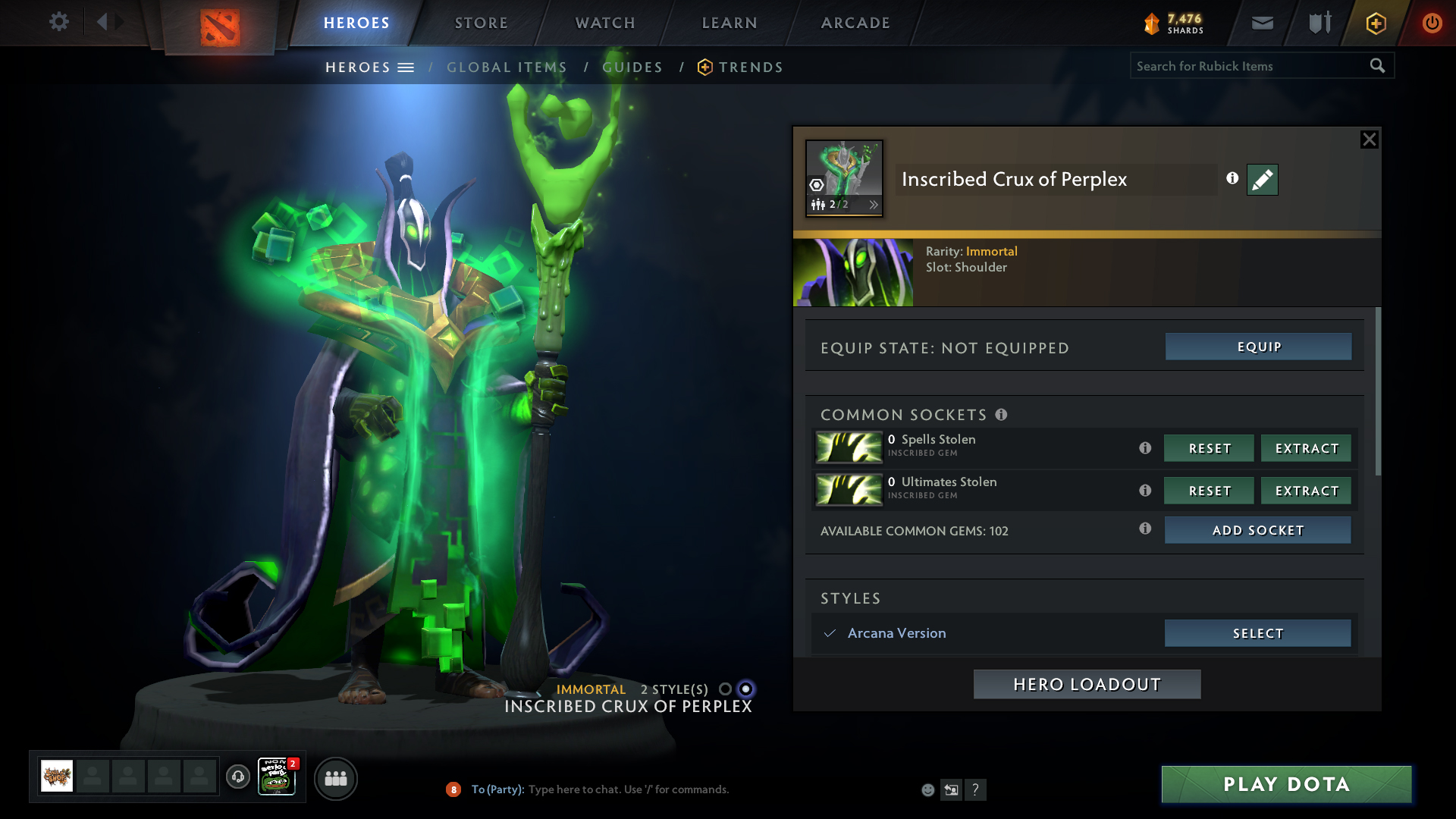1456x819 pixels.
Task: Open the mail envelope inbox
Action: coord(1262,23)
